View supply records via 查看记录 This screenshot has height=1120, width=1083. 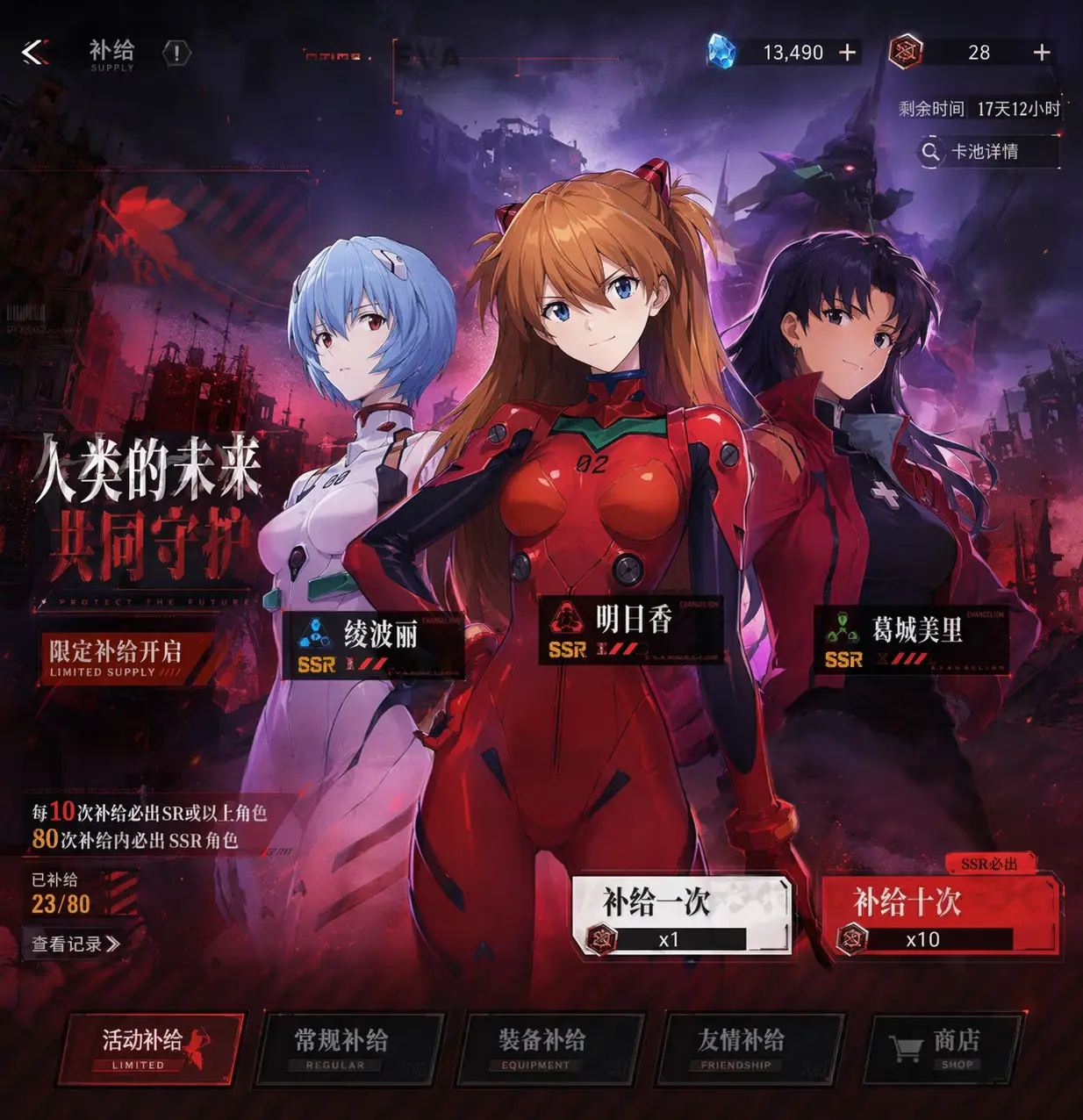tap(75, 944)
